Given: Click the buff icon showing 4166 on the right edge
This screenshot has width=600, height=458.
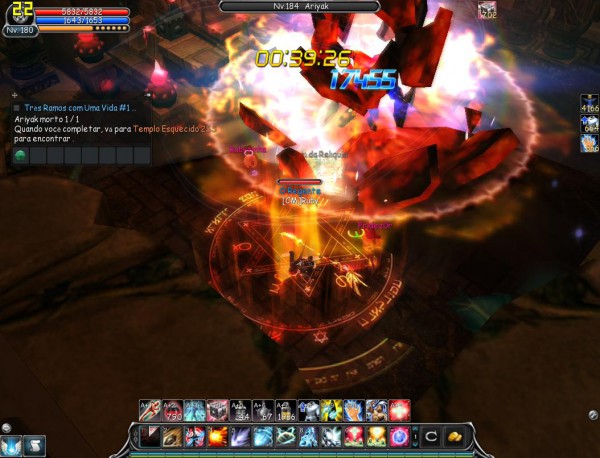Looking at the screenshot, I should (x=590, y=105).
